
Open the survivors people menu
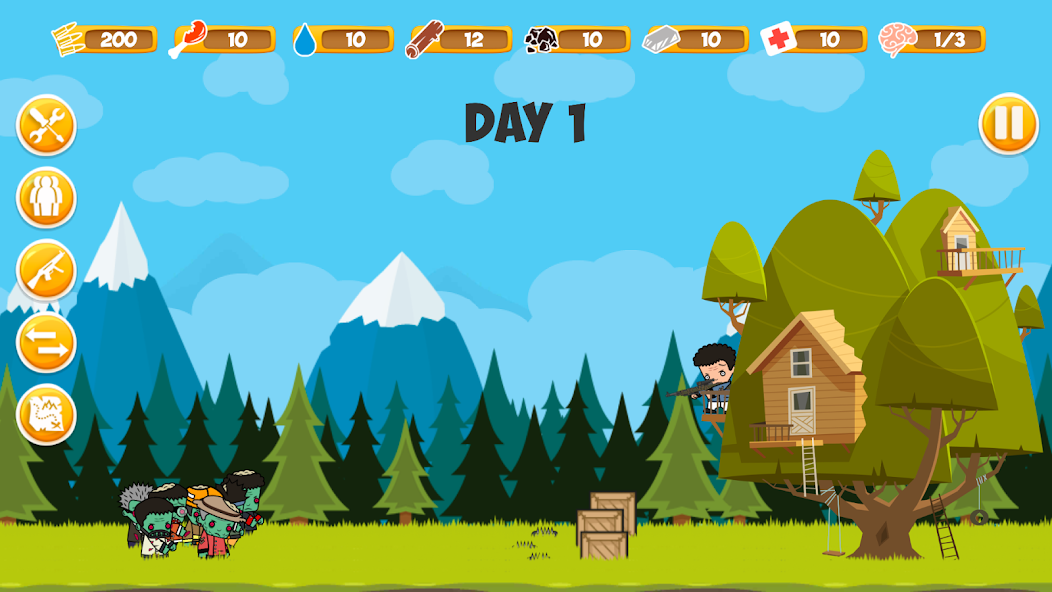[46, 198]
